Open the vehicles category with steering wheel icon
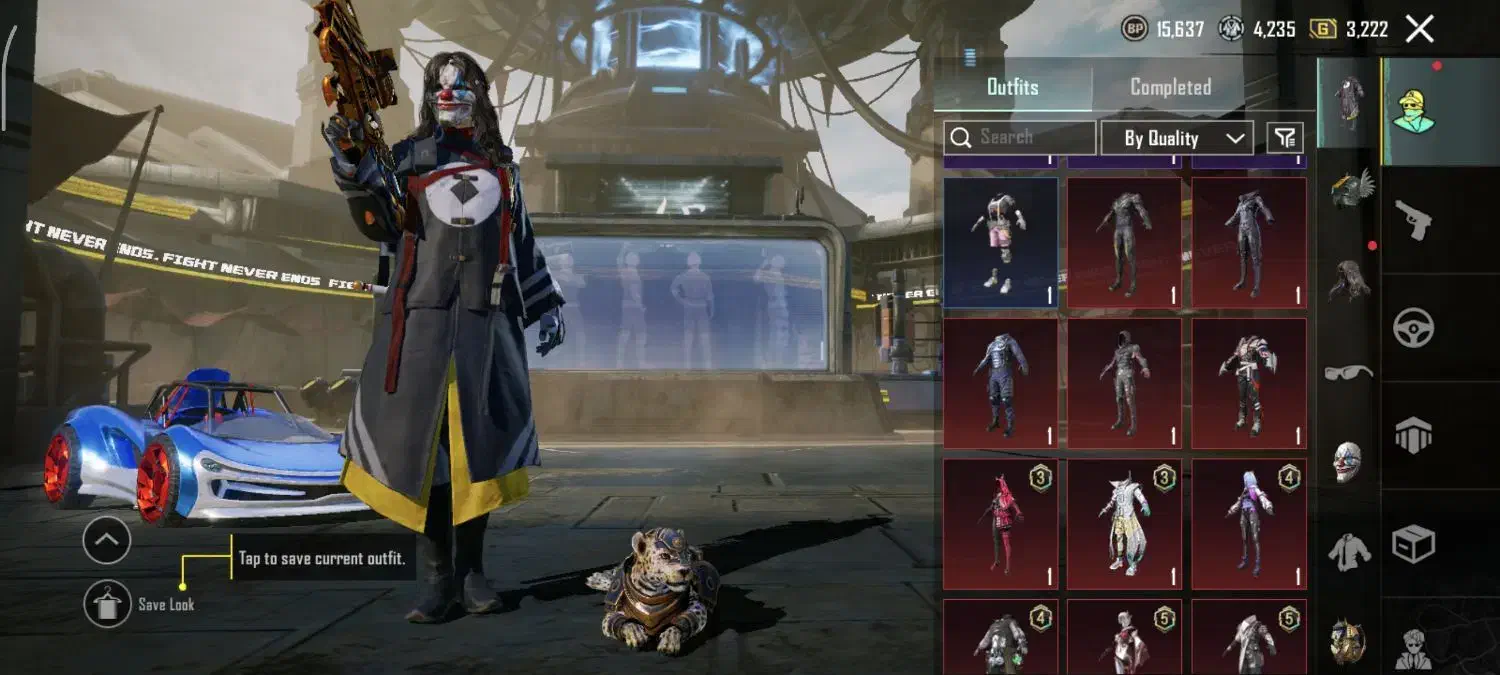The height and width of the screenshot is (675, 1500). coord(1413,328)
